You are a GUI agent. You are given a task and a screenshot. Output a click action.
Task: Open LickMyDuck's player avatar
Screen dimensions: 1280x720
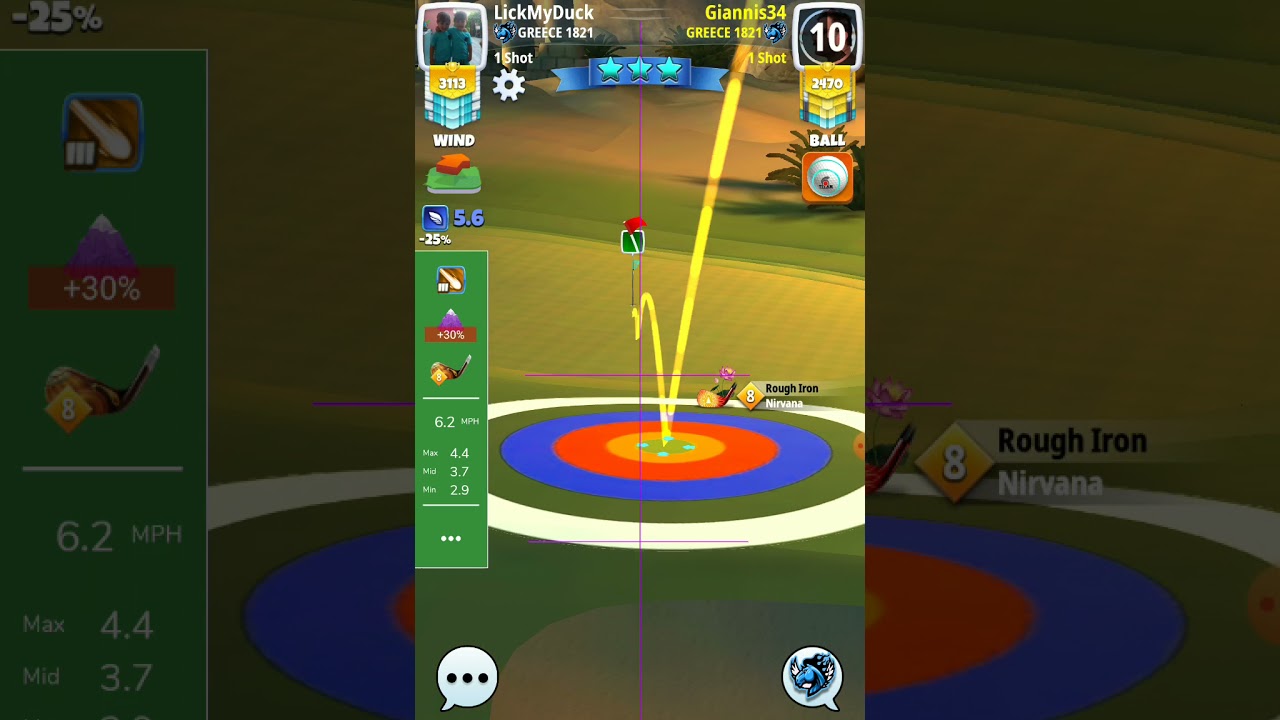point(451,37)
